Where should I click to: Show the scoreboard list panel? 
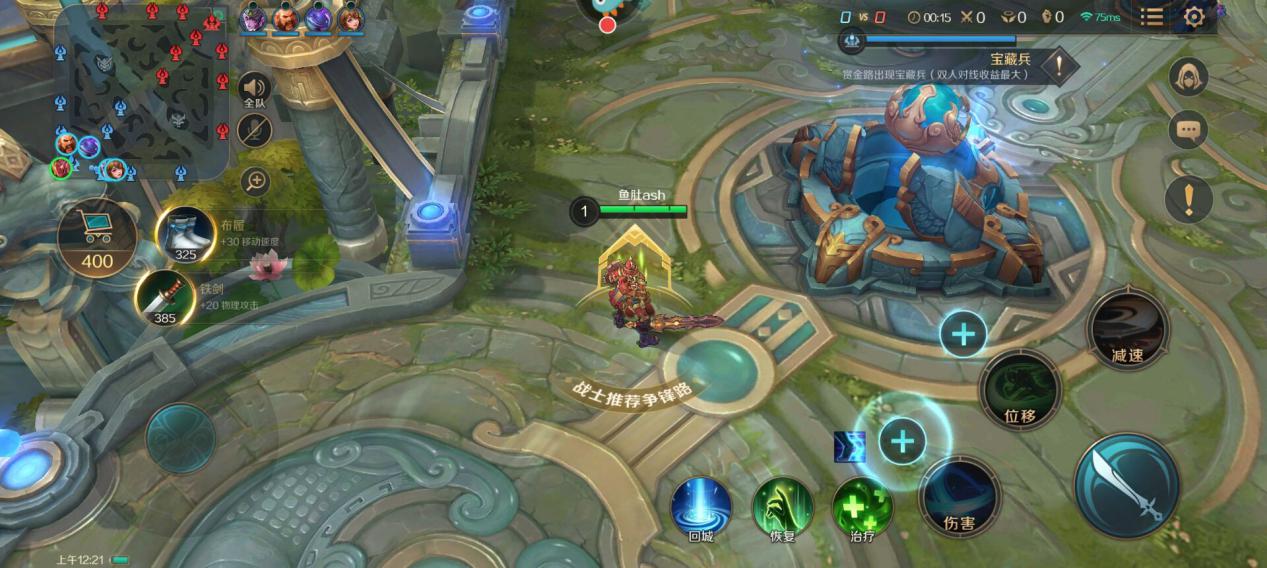point(1152,17)
